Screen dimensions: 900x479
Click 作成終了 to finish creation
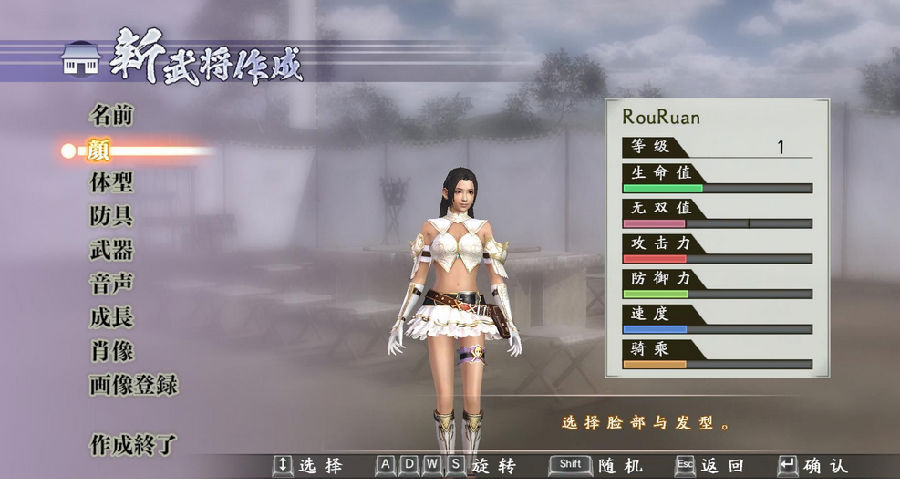tap(133, 443)
